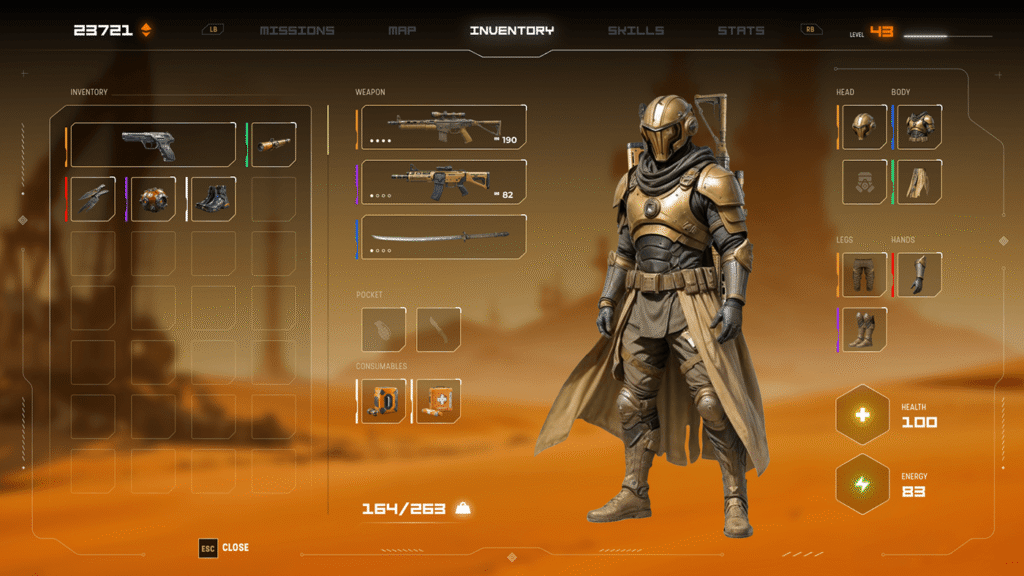Select the empty gas mask slot
Screen dimensions: 1024x576
(x=864, y=182)
